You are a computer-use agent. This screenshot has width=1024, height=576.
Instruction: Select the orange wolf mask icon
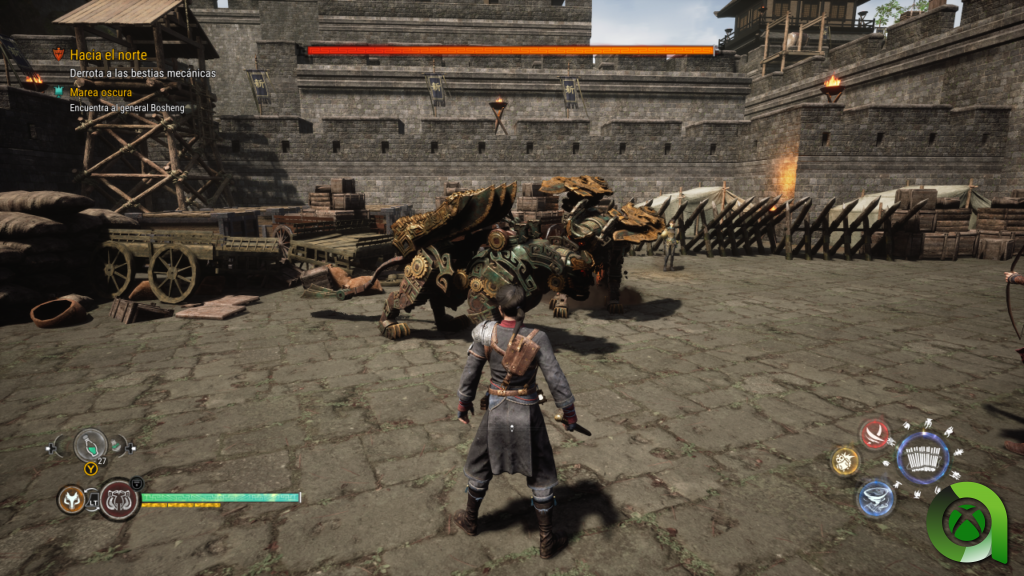[x=71, y=498]
